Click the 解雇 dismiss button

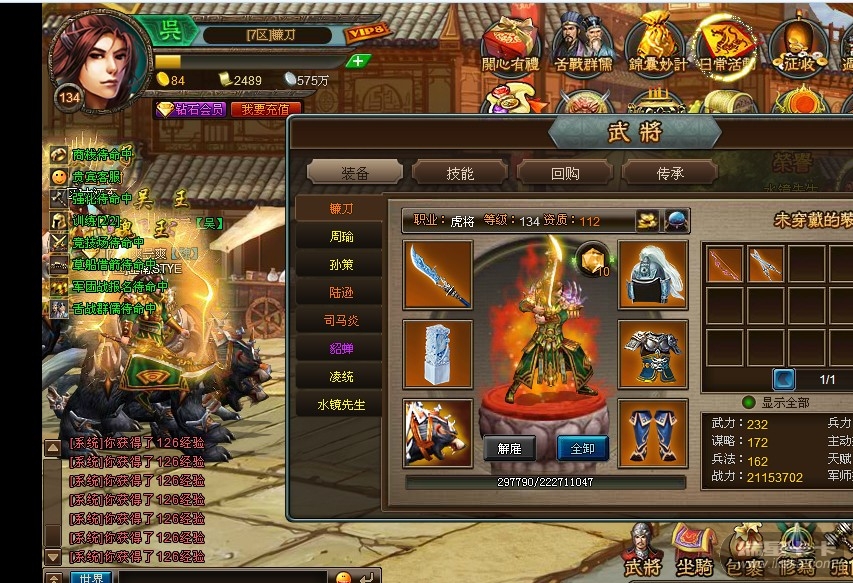coord(509,448)
